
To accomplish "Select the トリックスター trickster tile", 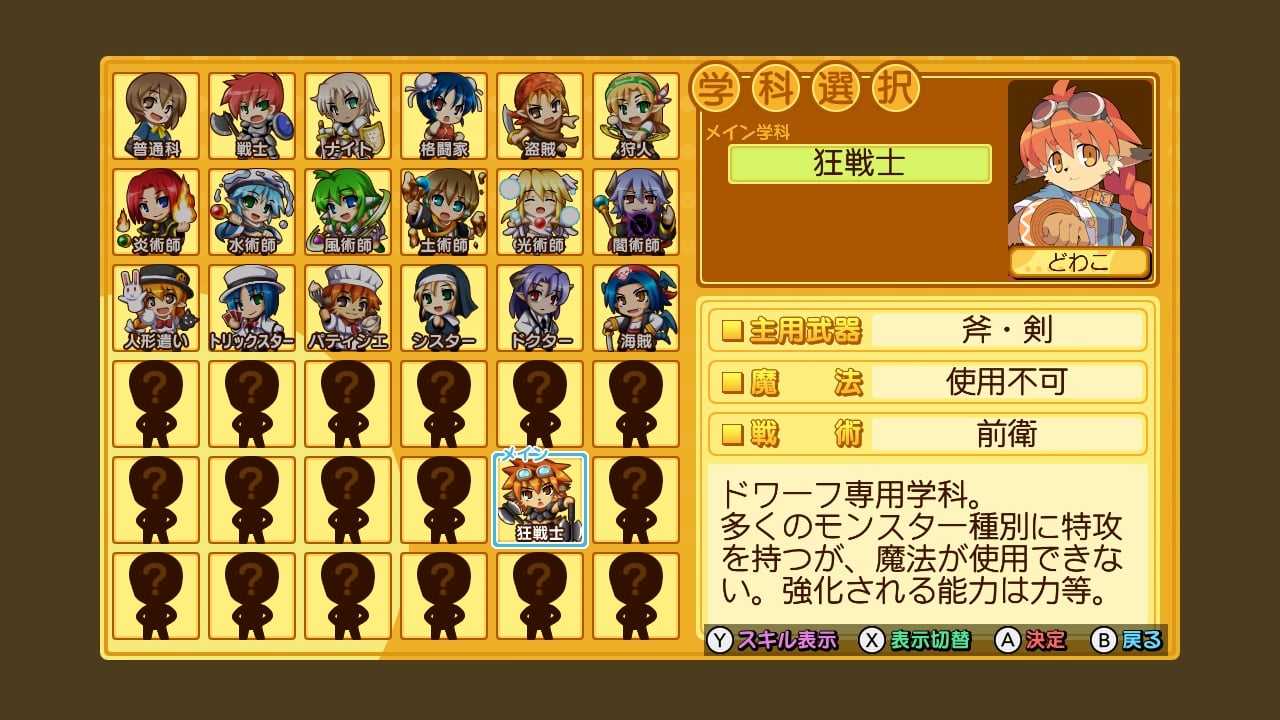I will [252, 308].
